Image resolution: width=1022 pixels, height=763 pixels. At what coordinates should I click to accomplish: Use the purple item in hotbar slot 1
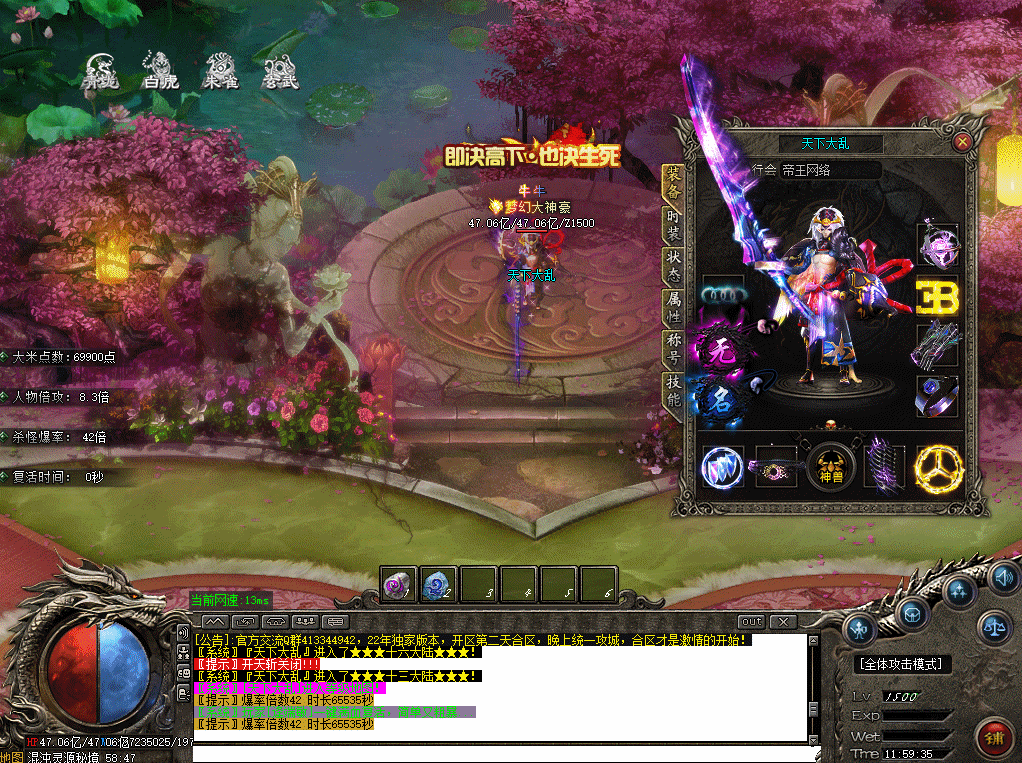point(399,584)
